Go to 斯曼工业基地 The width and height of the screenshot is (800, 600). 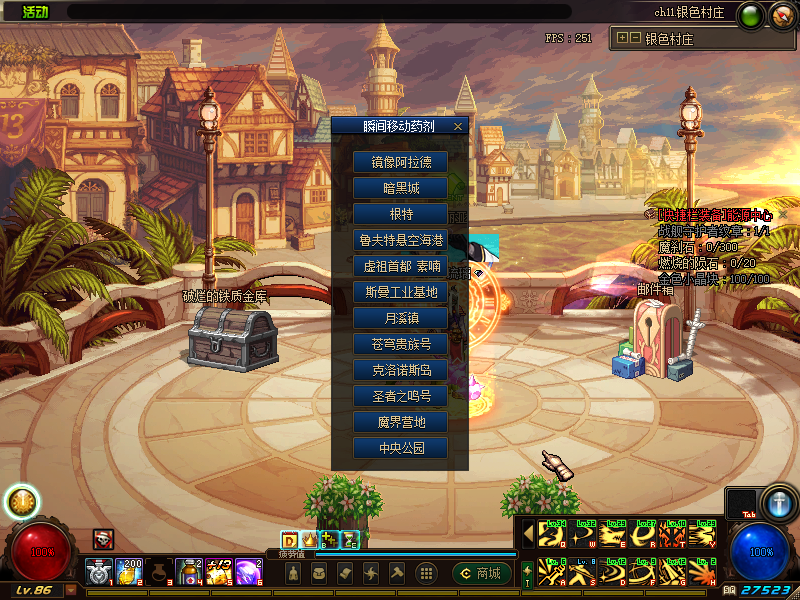click(400, 292)
